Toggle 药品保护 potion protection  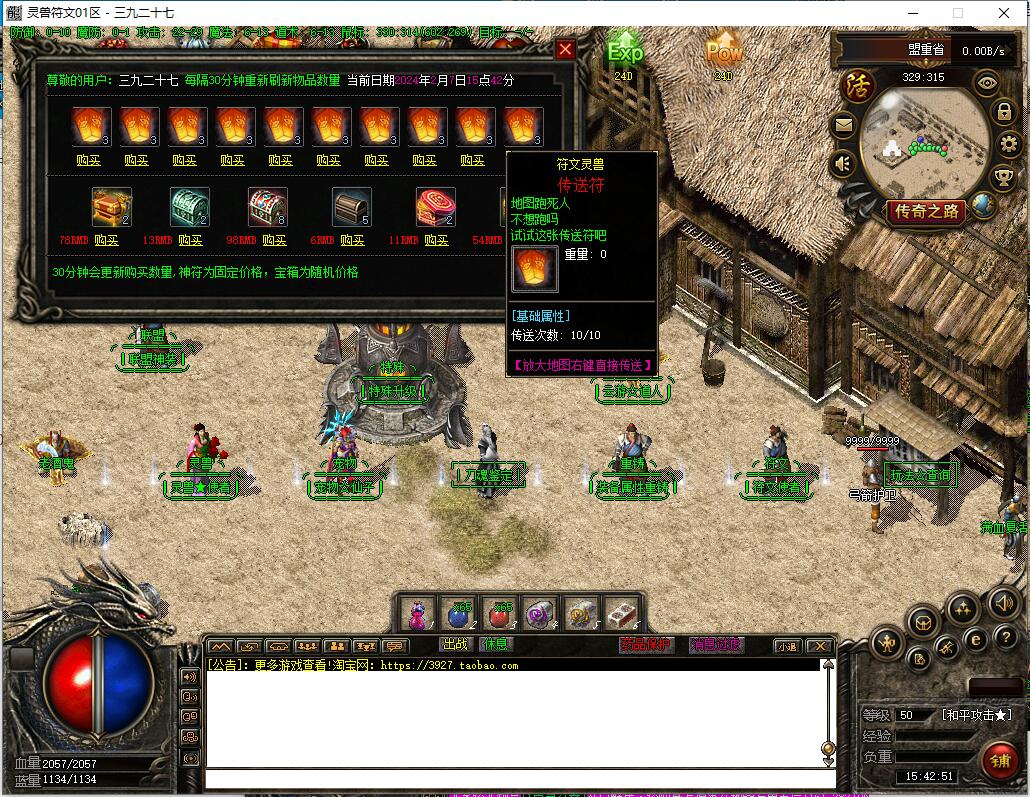646,645
